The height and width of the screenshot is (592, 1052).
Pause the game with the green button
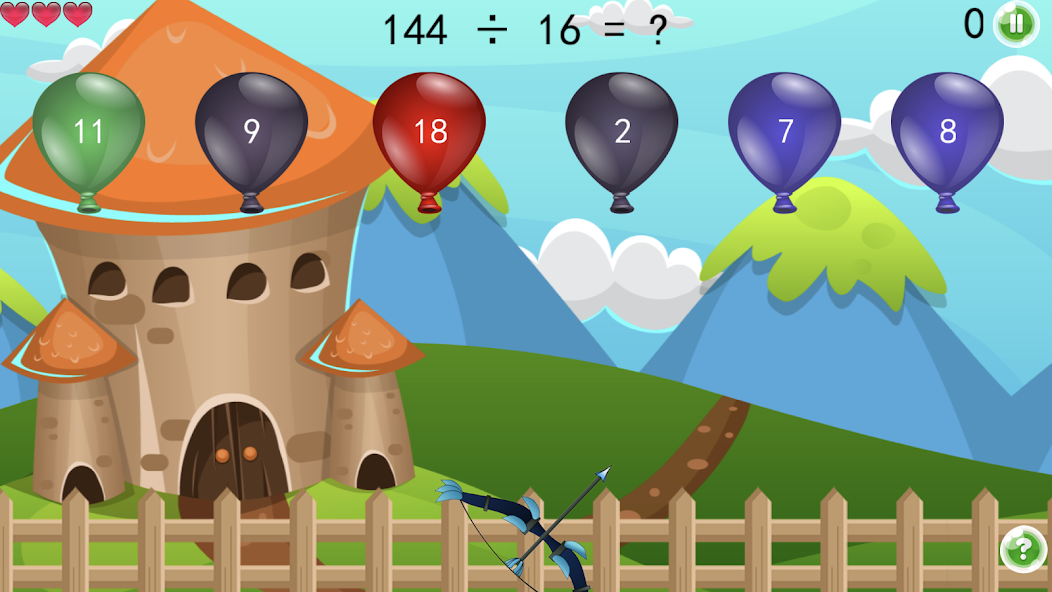click(1016, 23)
